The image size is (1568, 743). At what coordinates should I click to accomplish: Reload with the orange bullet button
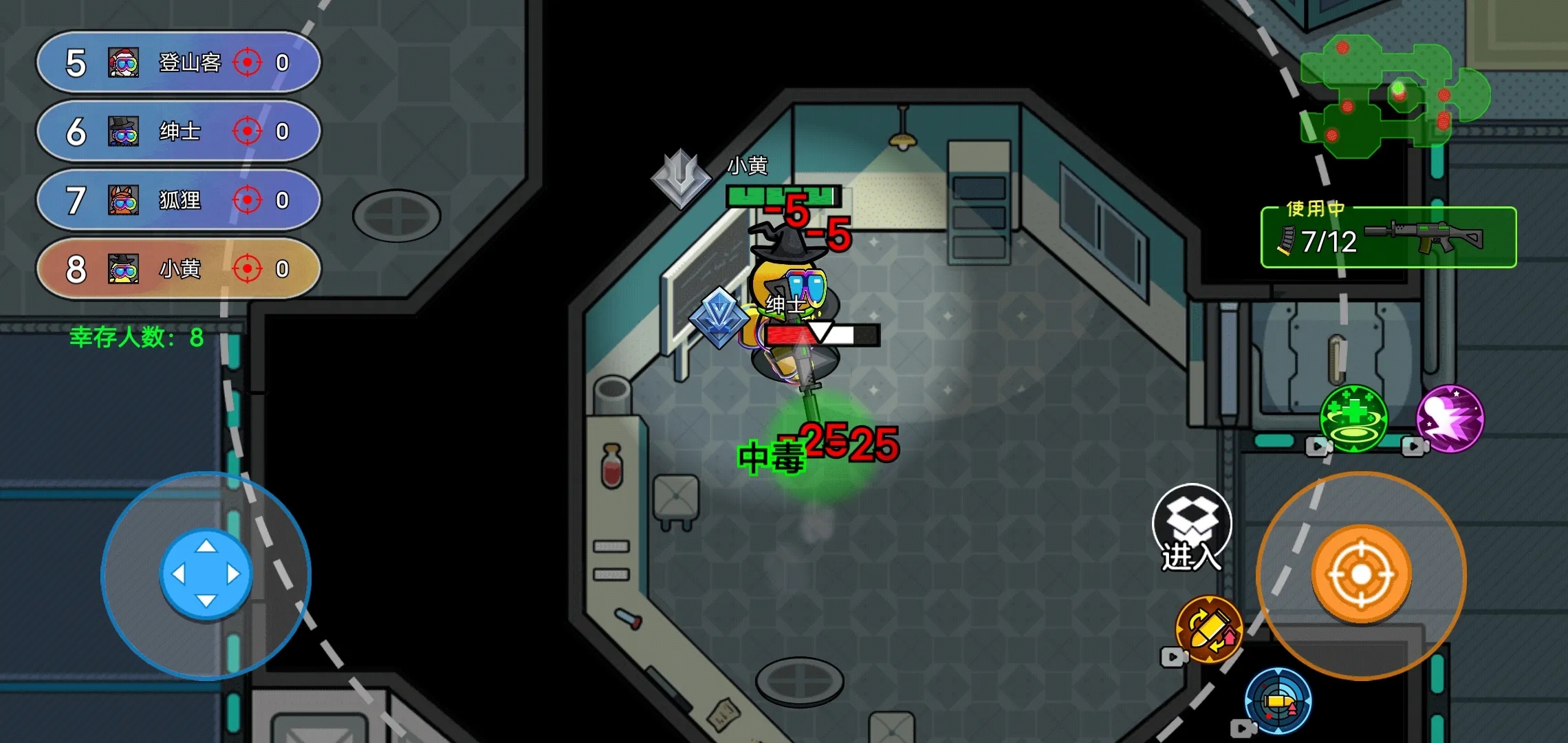pyautogui.click(x=1208, y=629)
